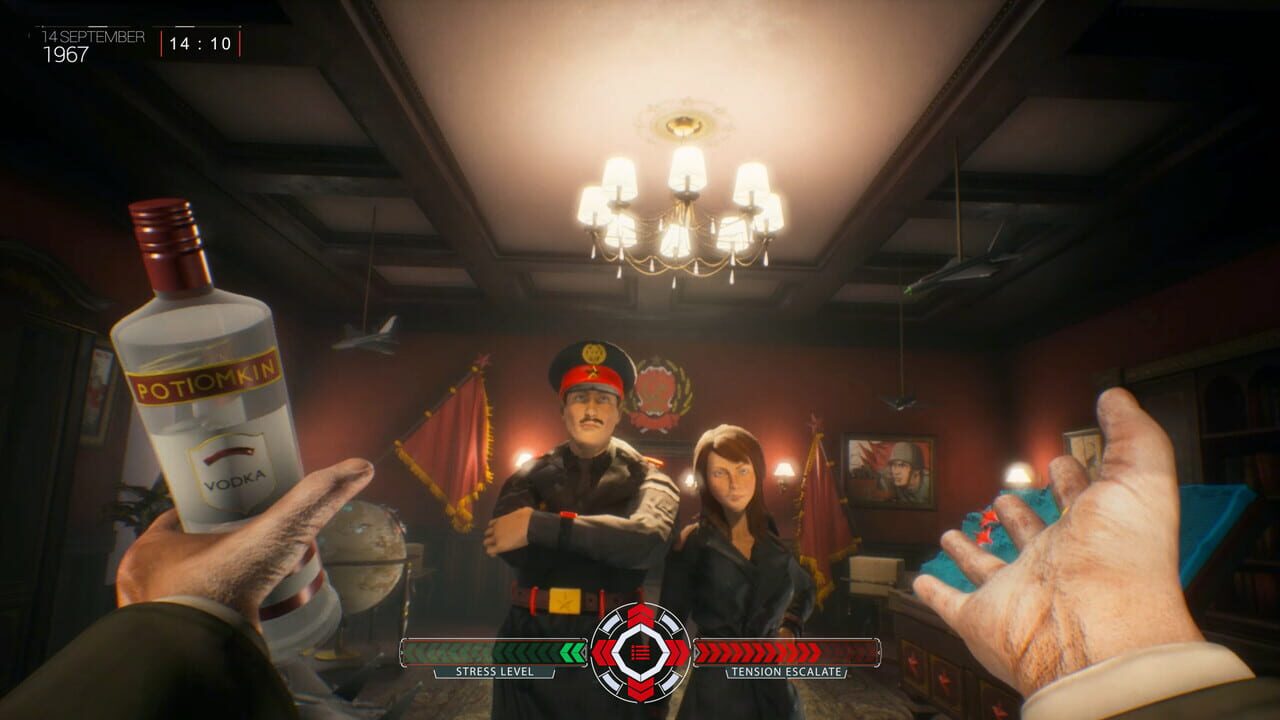
Task: Toggle the white segment at the dial's top-left
Action: 612,623
